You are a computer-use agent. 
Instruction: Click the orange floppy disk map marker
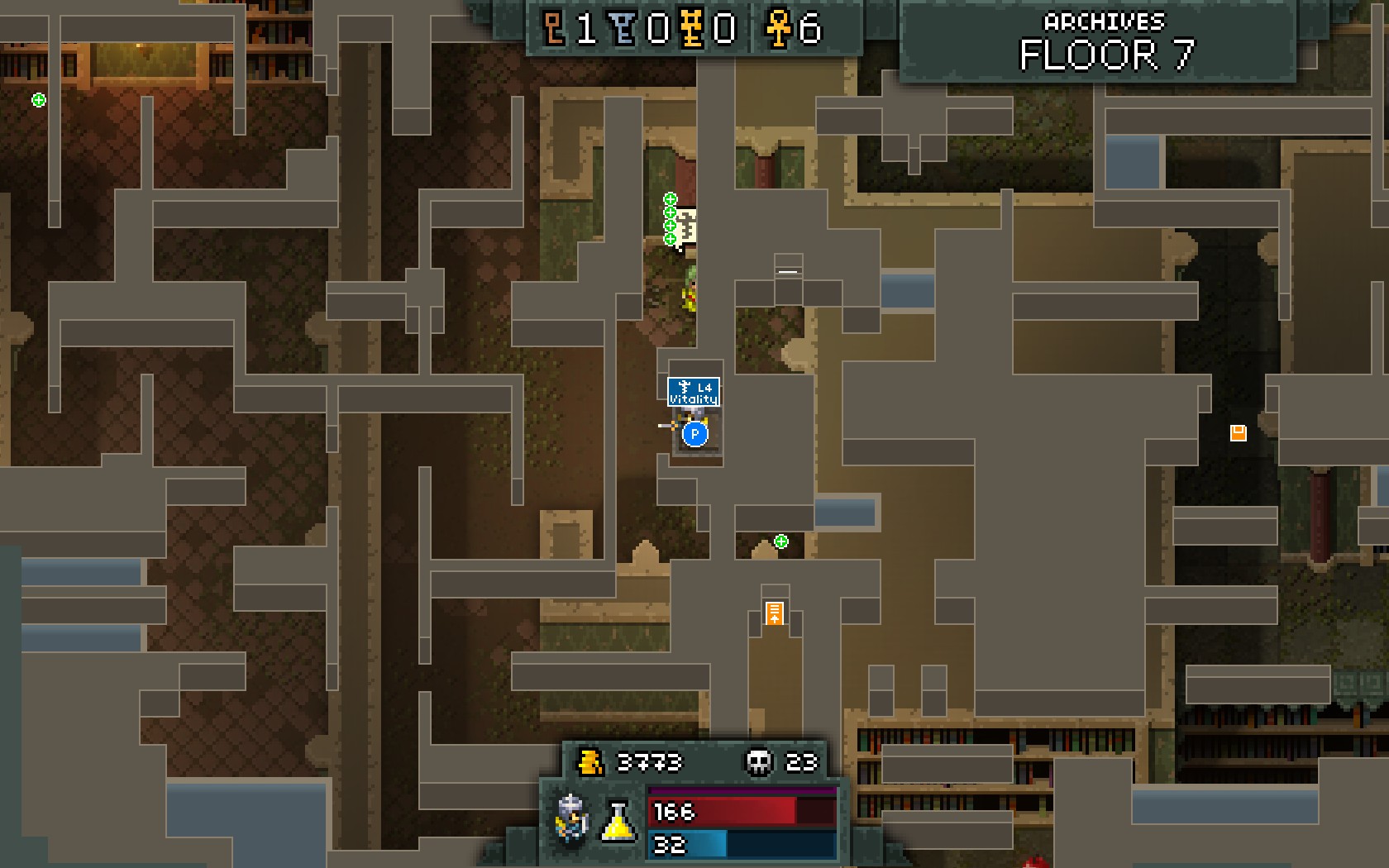(1238, 433)
